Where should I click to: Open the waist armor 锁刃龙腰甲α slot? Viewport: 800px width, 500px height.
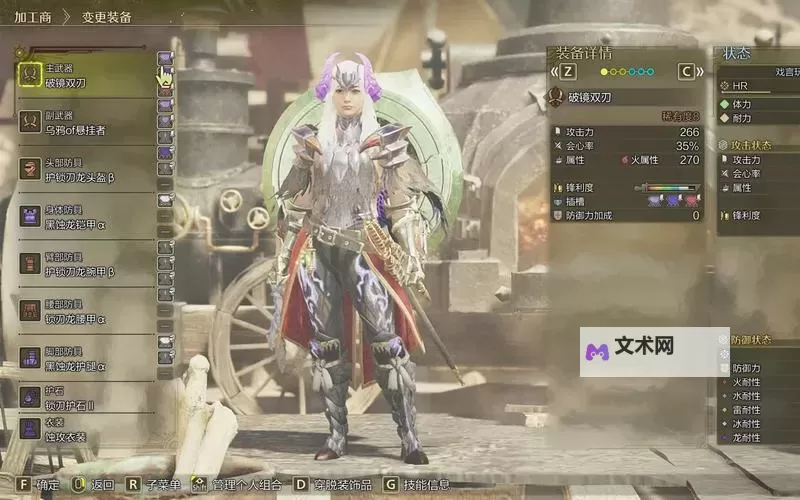click(x=85, y=313)
